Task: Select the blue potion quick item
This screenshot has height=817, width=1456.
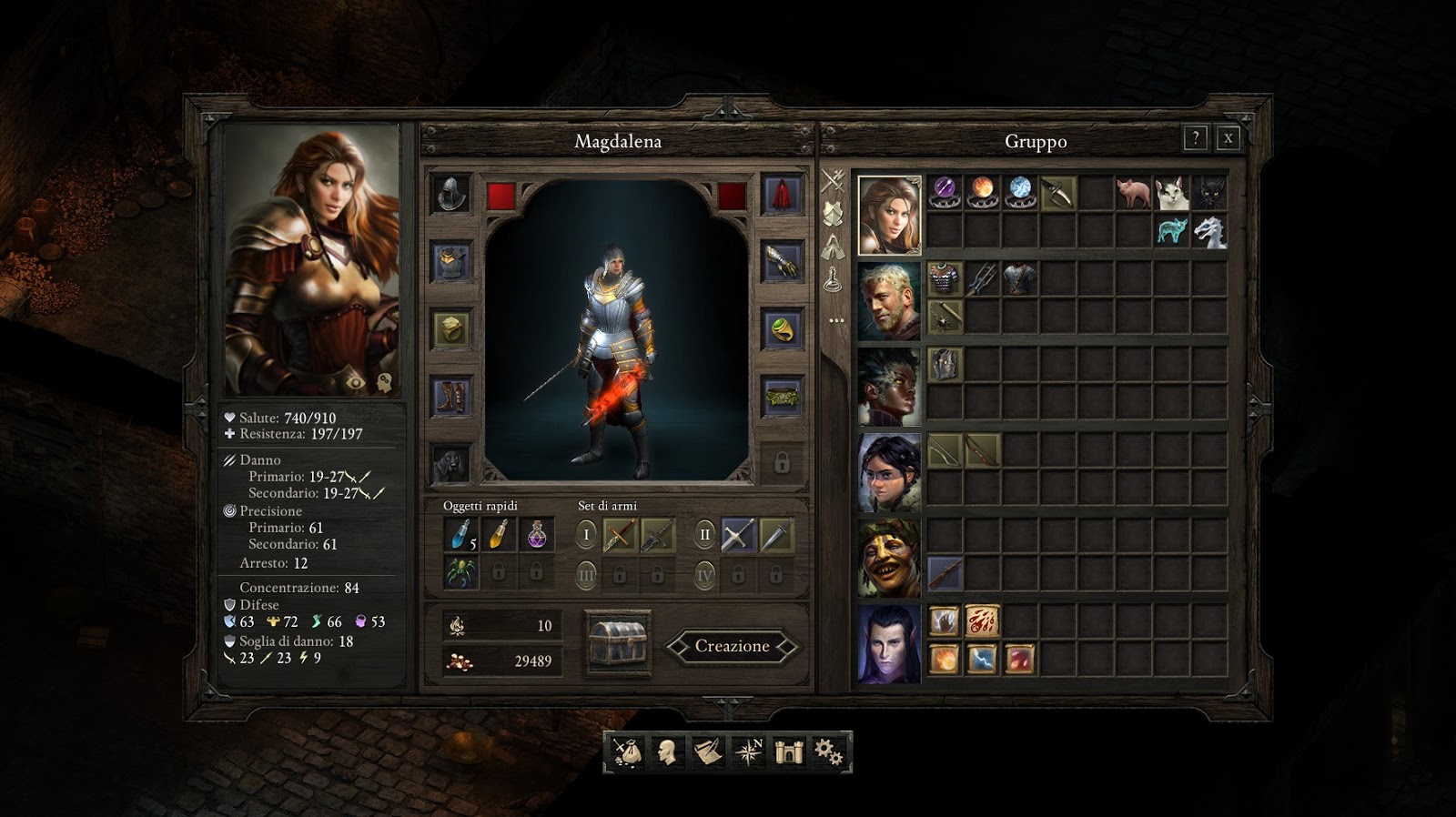Action: [460, 535]
